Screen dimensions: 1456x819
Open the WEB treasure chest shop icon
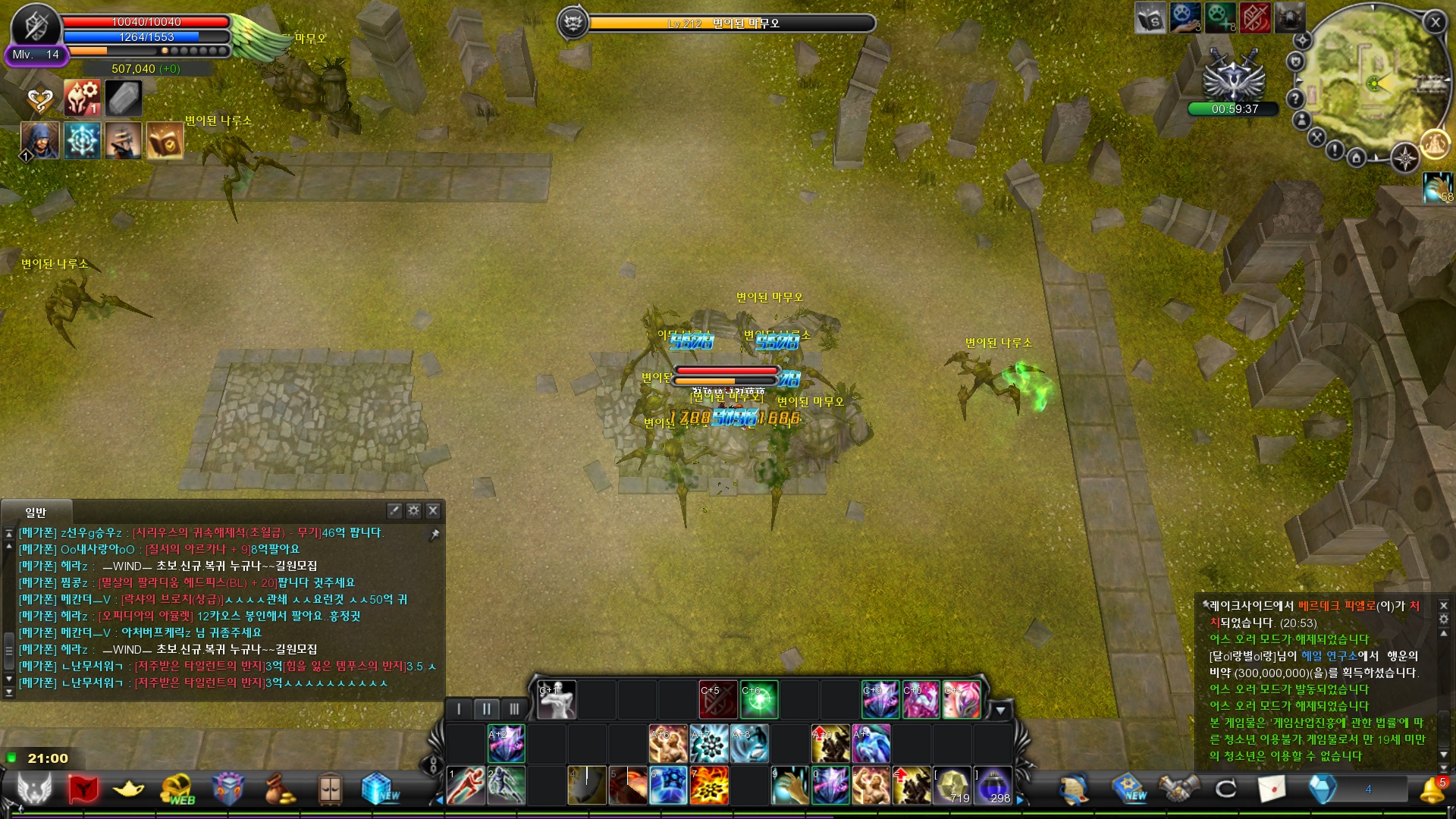pyautogui.click(x=176, y=788)
